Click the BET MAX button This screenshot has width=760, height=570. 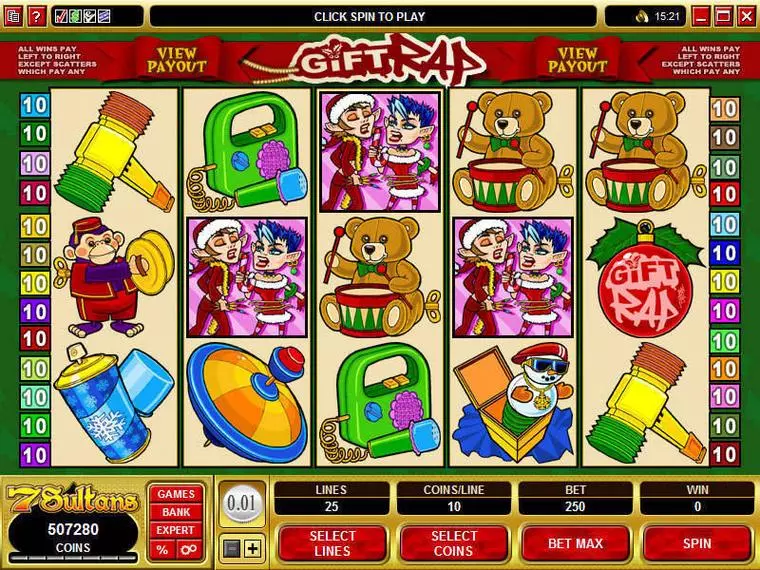[x=575, y=543]
